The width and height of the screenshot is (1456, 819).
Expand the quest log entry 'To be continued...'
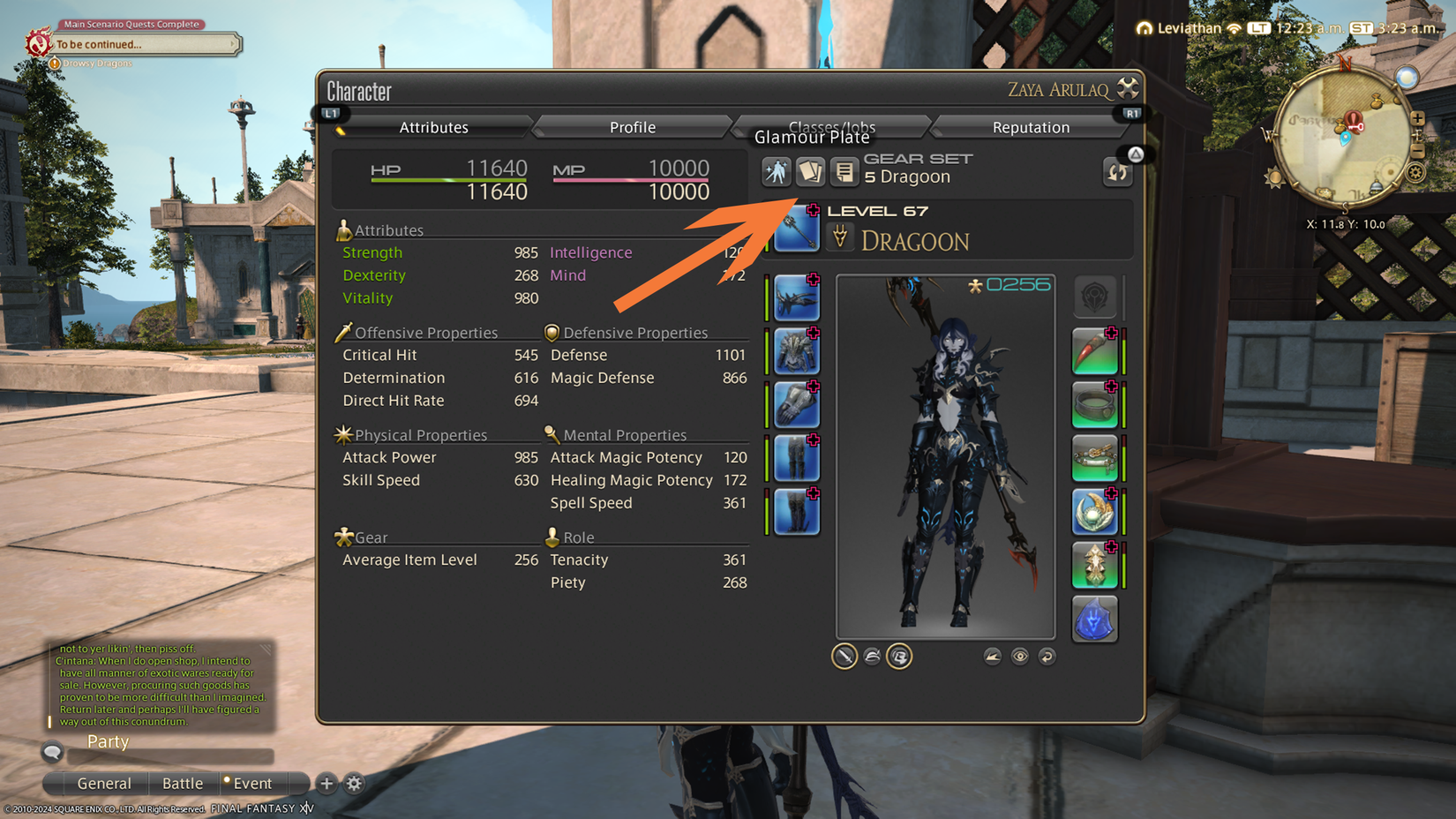(146, 44)
